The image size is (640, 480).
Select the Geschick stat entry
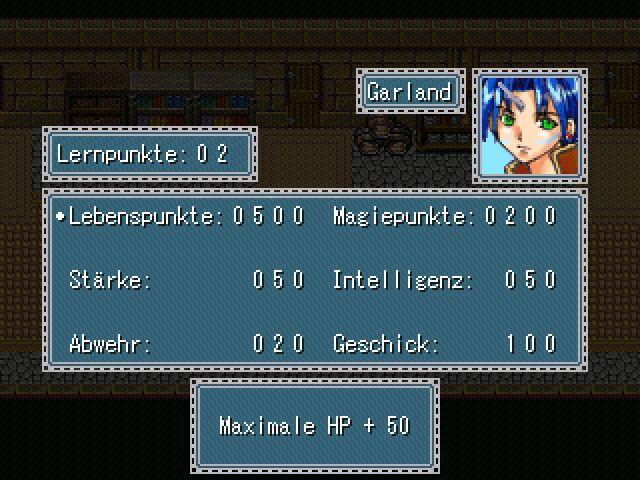[x=385, y=344]
